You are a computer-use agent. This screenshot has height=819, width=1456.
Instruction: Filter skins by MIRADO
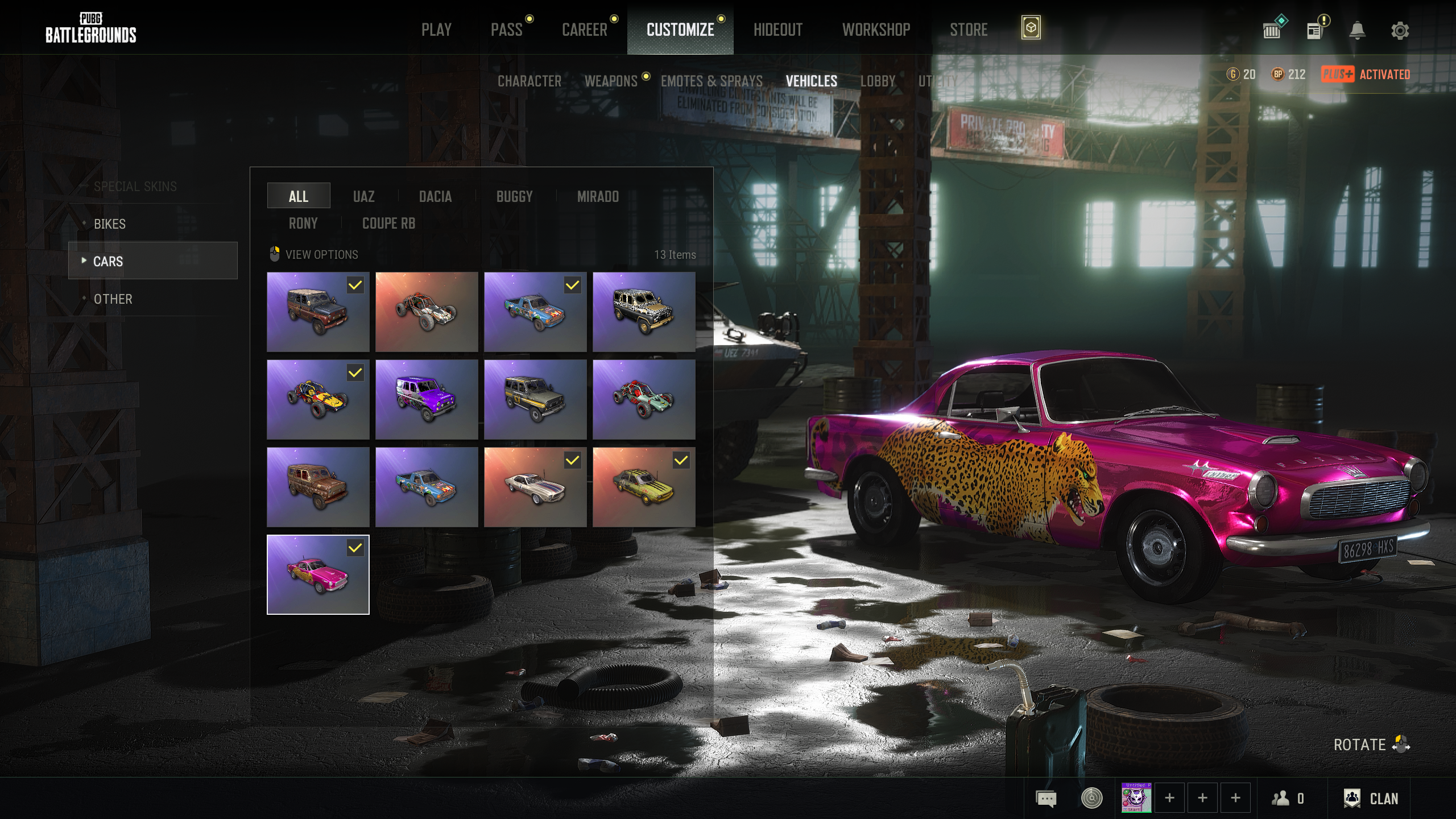(x=598, y=197)
